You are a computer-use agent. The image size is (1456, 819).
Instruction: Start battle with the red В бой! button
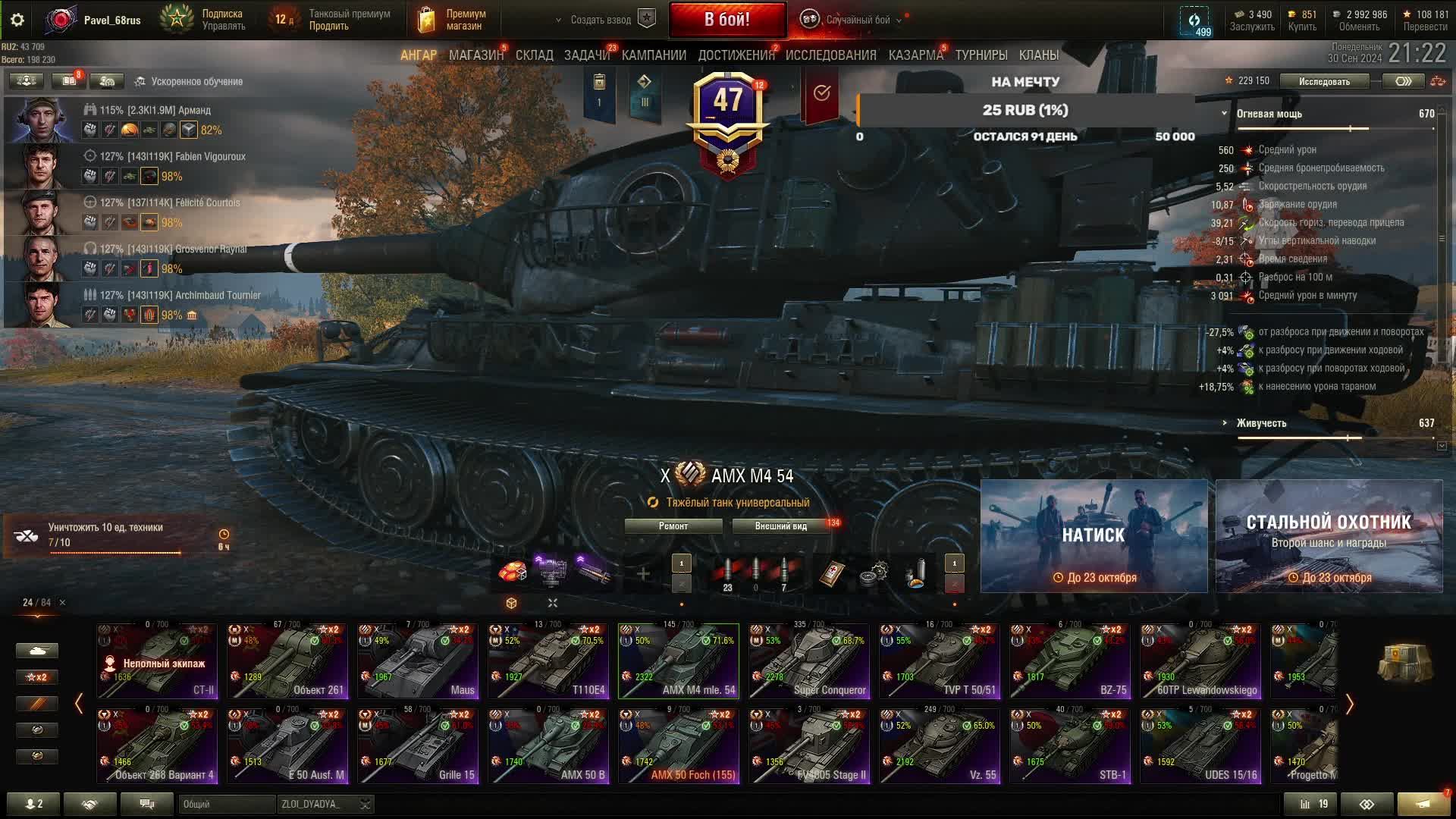click(726, 20)
